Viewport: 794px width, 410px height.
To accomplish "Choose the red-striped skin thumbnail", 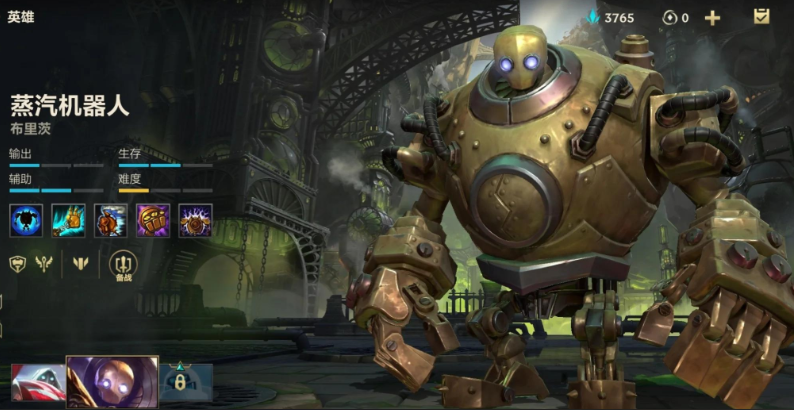I will [x=37, y=383].
